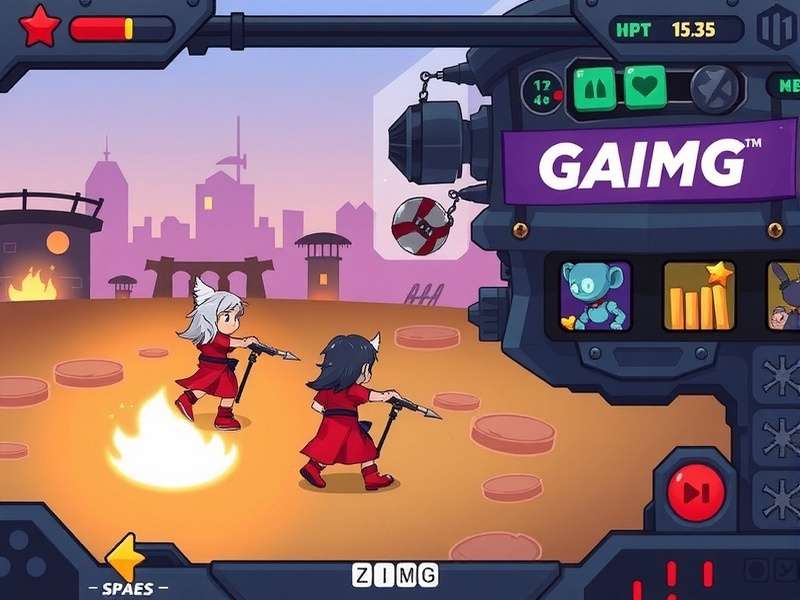The image size is (800, 600).
Task: Click the purple GAIMG banner
Action: (641, 164)
